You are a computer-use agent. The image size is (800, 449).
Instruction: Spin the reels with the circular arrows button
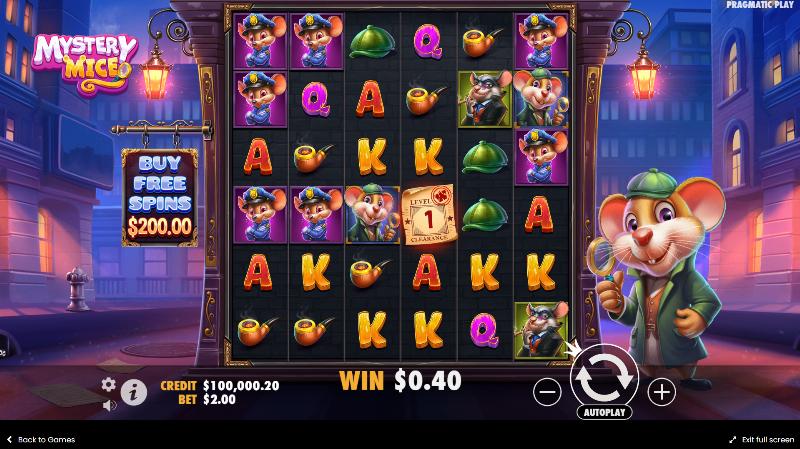(x=604, y=375)
